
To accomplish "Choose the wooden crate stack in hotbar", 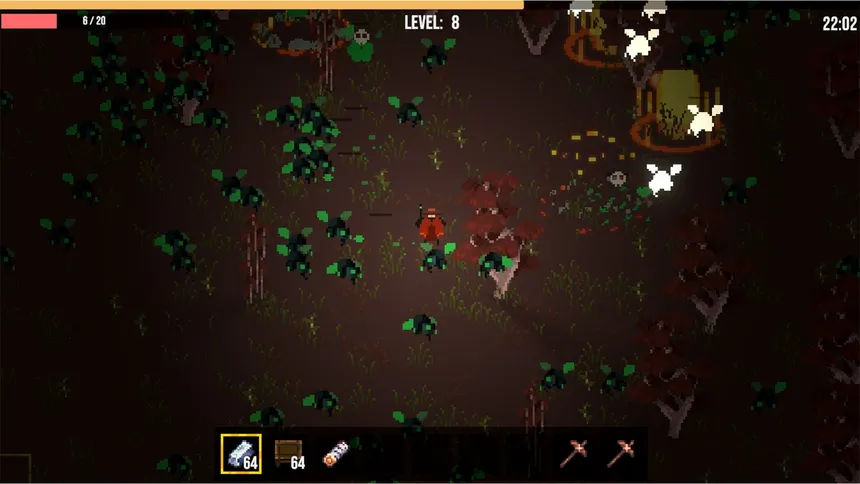I will point(289,454).
